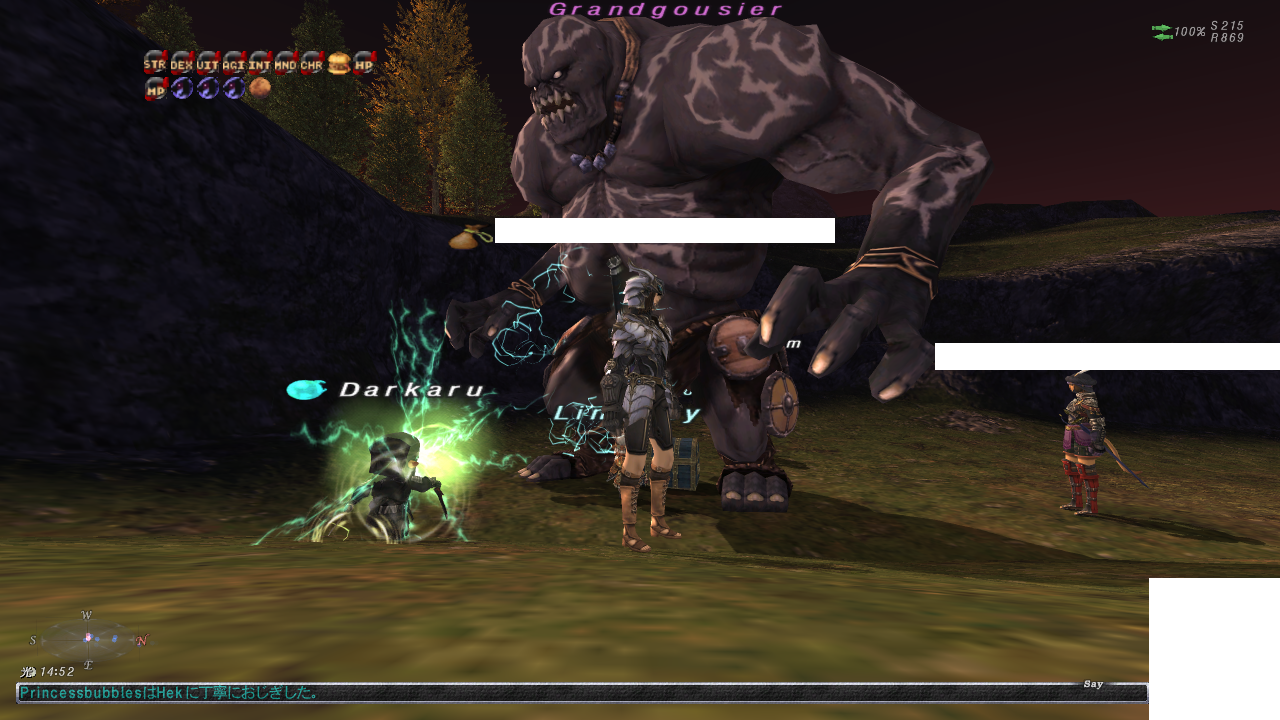This screenshot has height=720, width=1280.
Task: Select the MND status effect icon
Action: pos(285,63)
